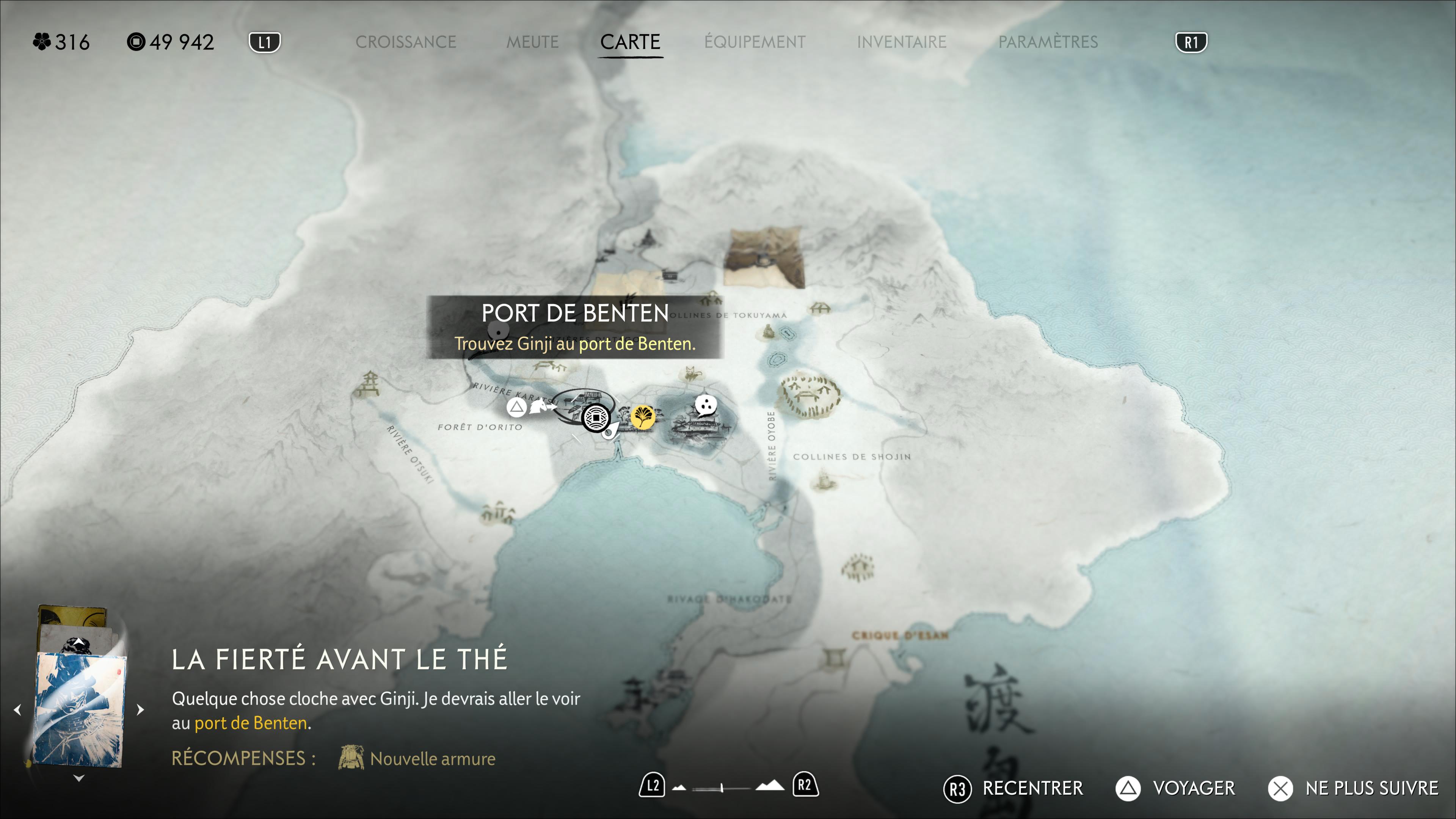
Task: Select the Carte tab
Action: tap(630, 42)
